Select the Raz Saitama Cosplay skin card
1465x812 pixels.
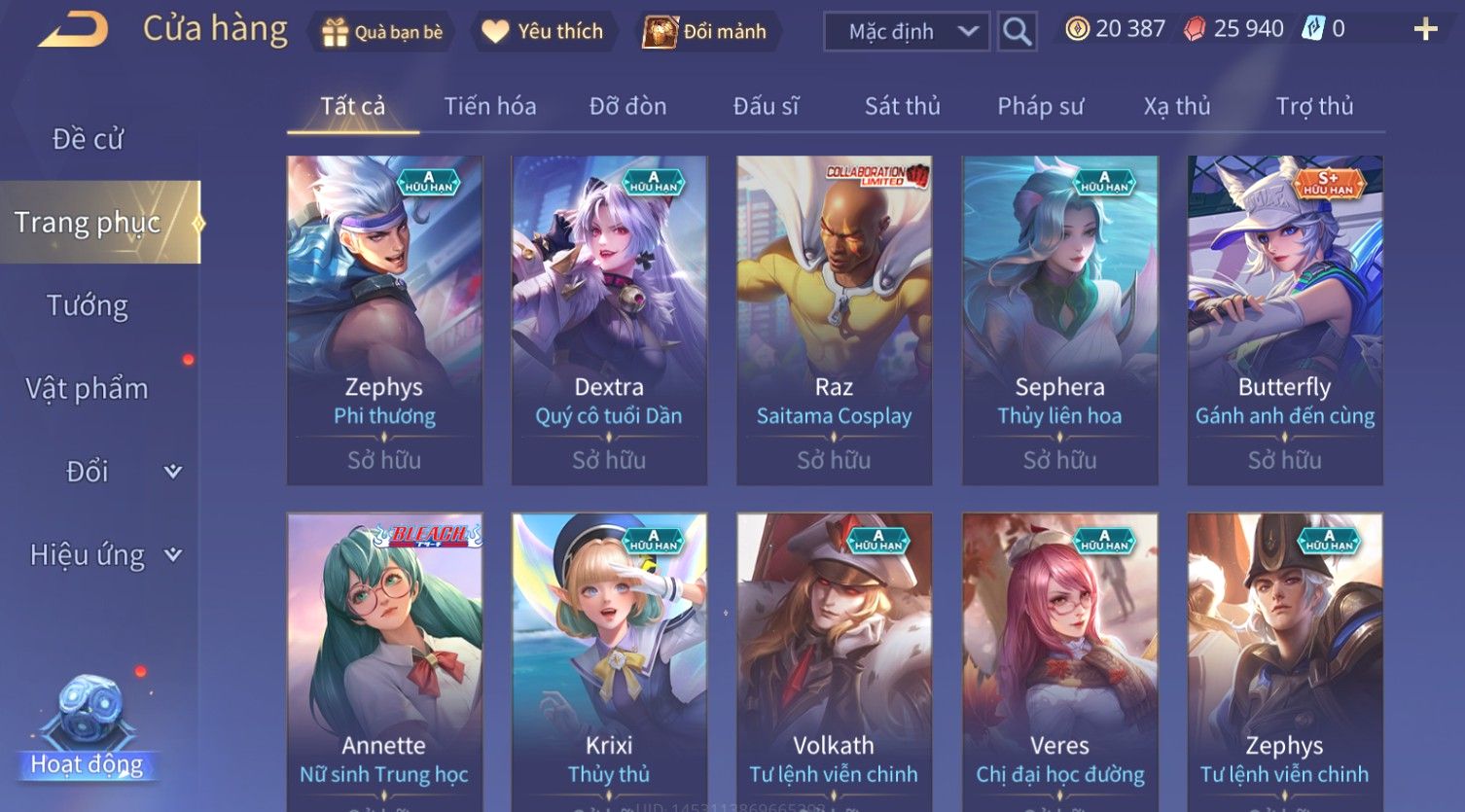pyautogui.click(x=834, y=320)
